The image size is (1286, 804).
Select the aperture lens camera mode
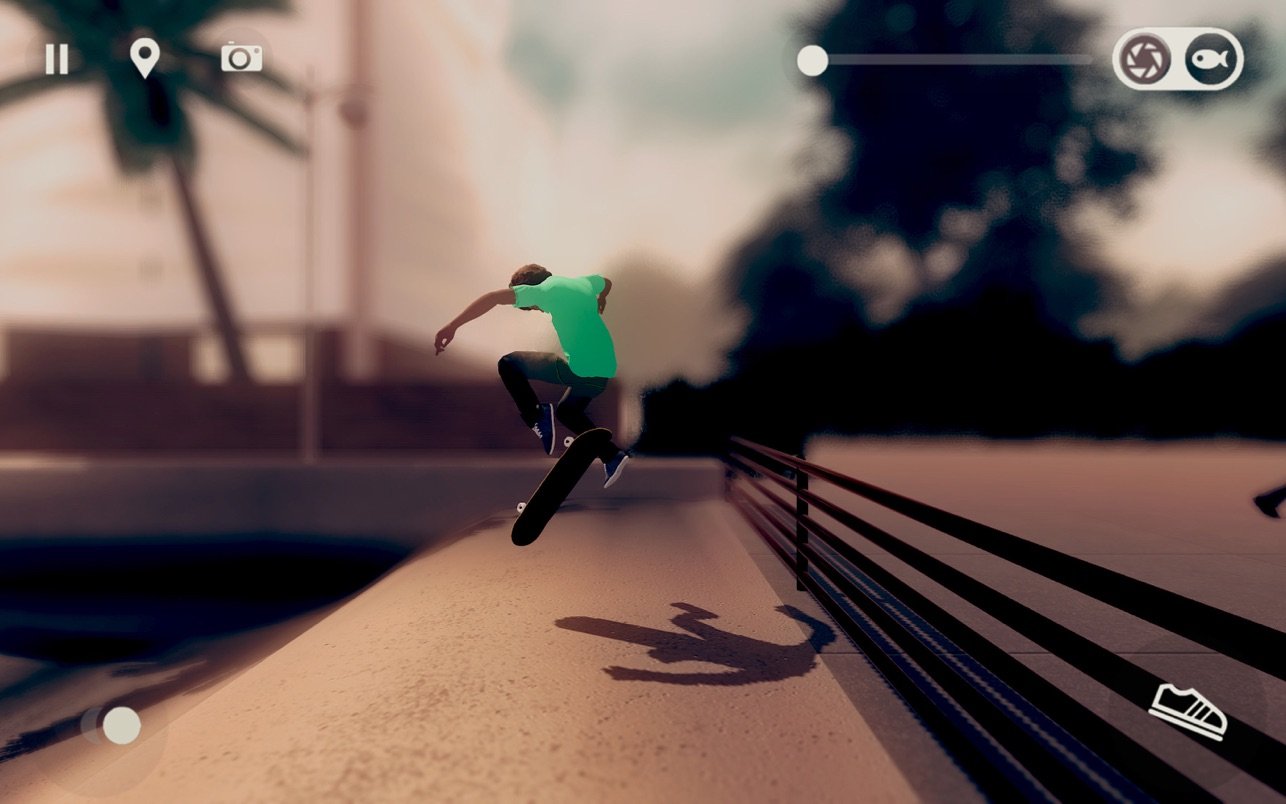tap(1145, 60)
